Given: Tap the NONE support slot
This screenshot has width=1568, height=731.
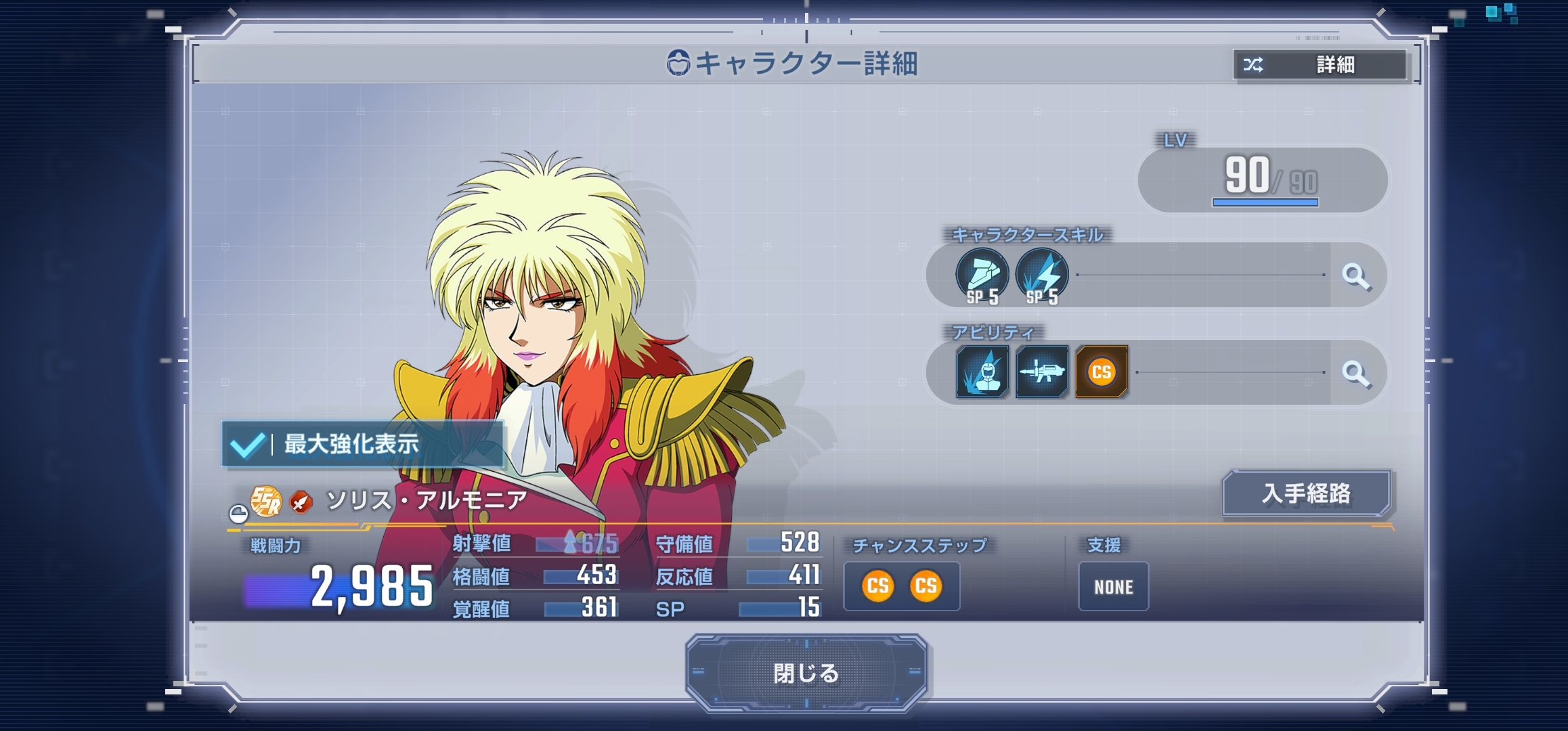Looking at the screenshot, I should (x=1113, y=587).
